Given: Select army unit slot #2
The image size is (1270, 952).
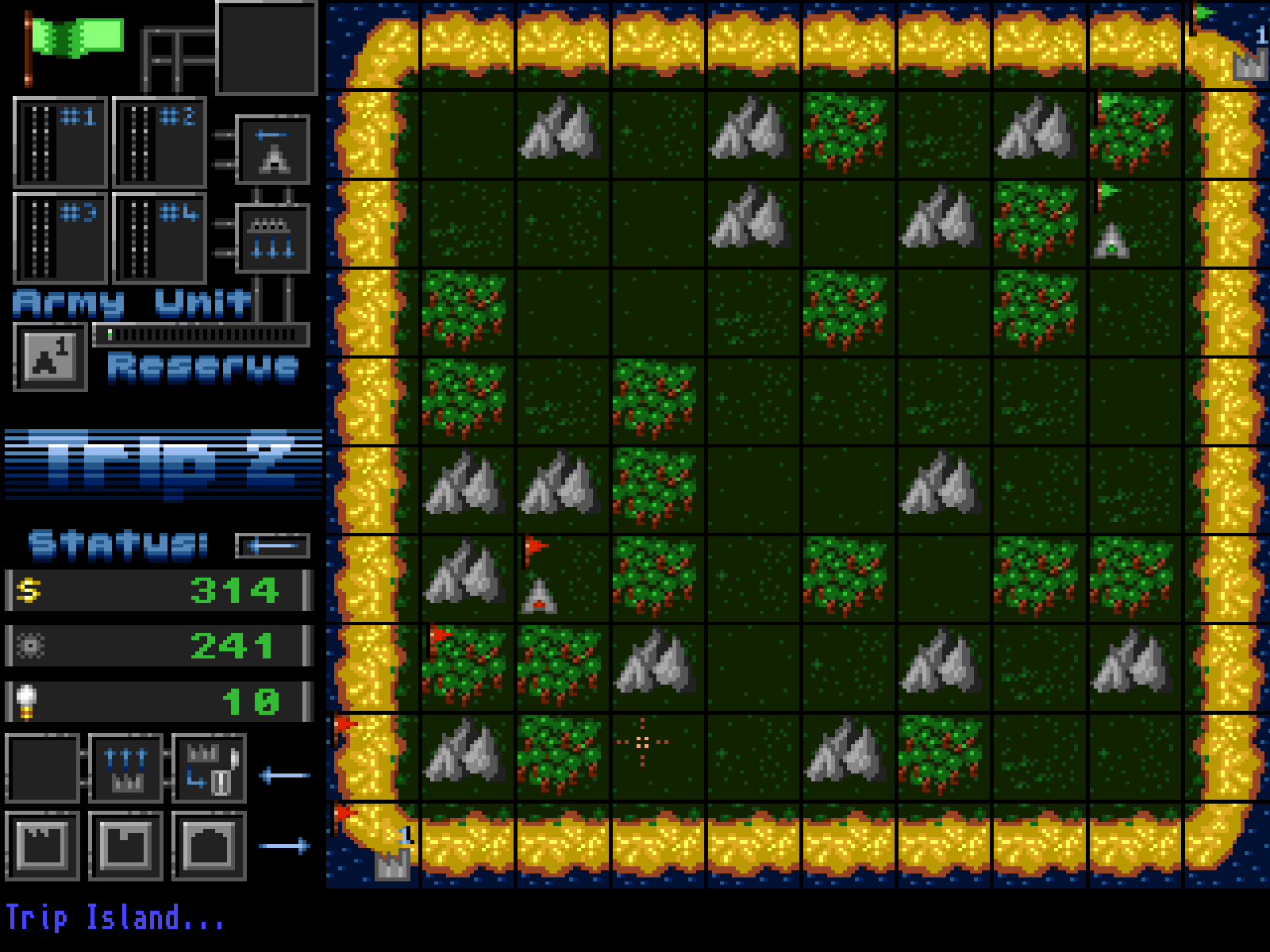Looking at the screenshot, I should pyautogui.click(x=160, y=143).
